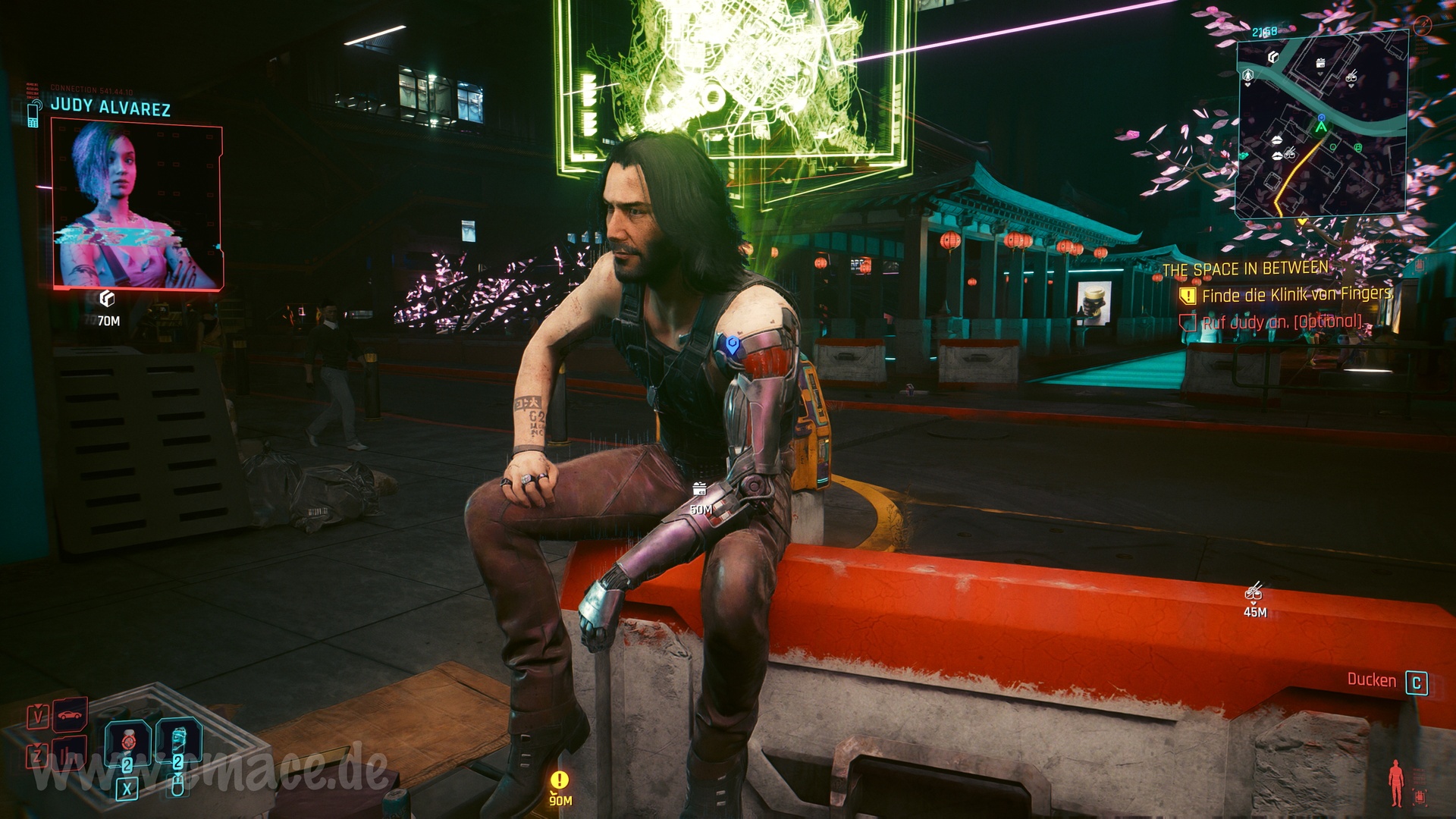Click the phone icon beside Judy Alvarez
This screenshot has height=819, width=1456.
click(x=33, y=114)
